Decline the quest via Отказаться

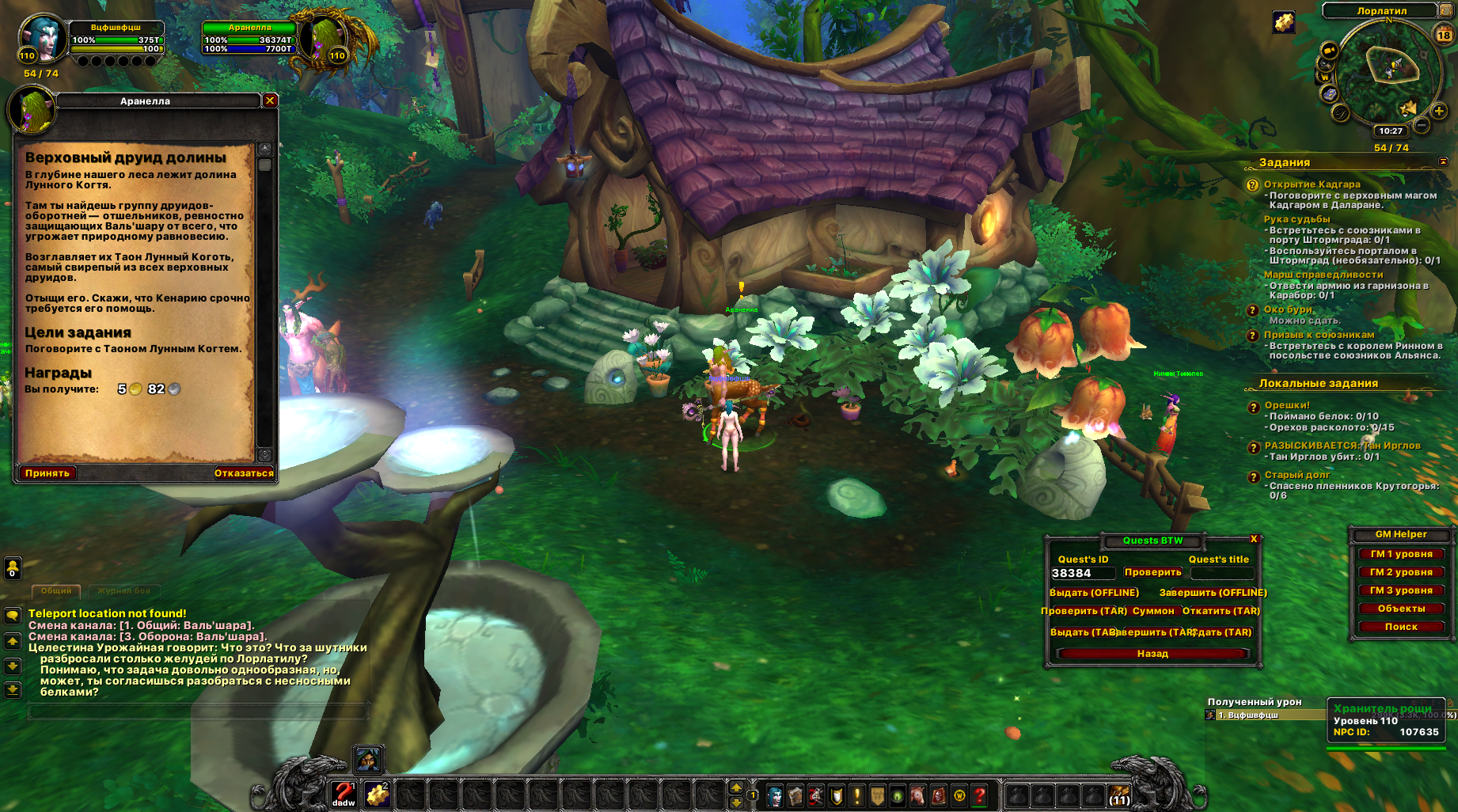(244, 473)
